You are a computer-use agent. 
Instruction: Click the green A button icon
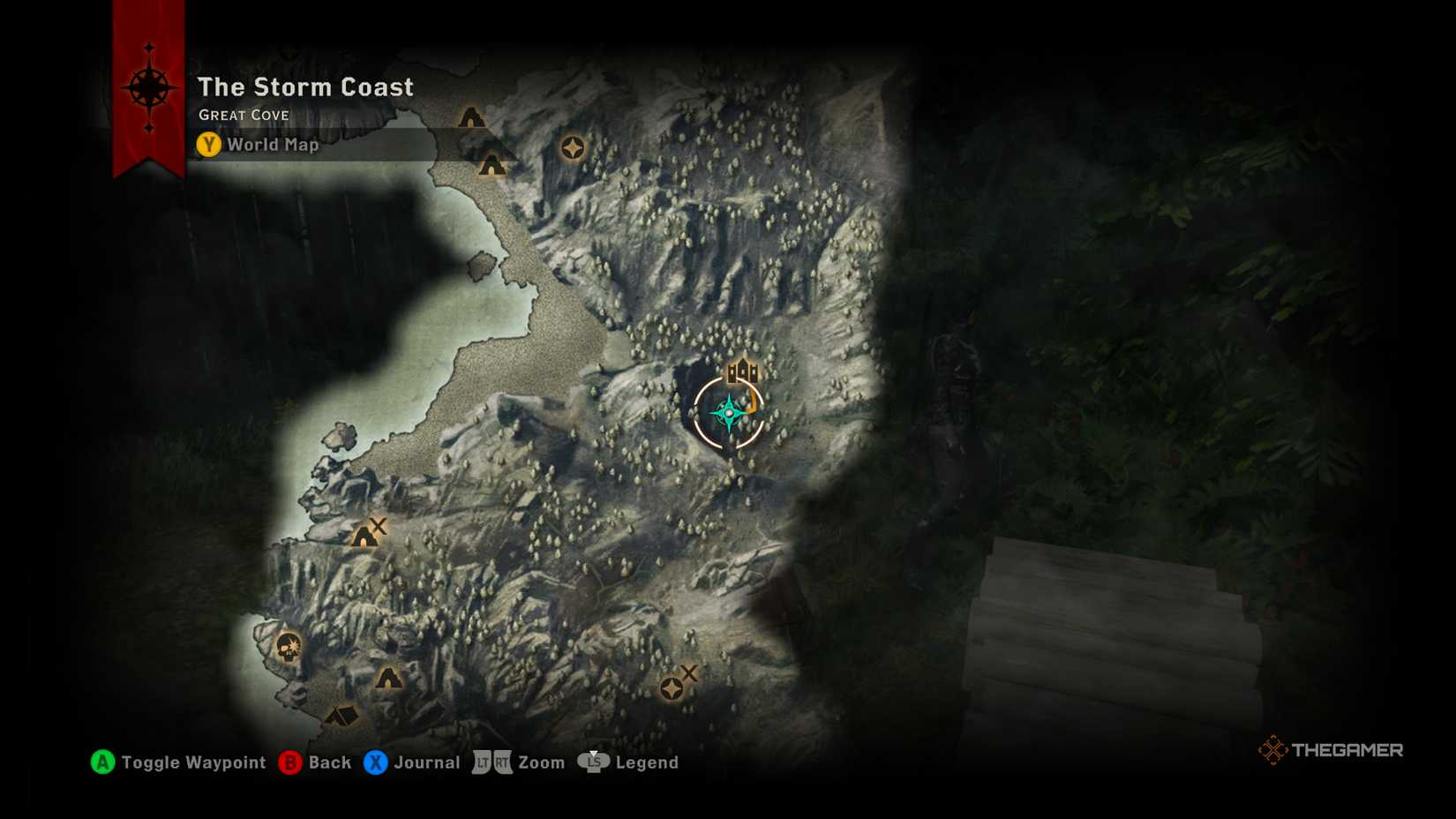pyautogui.click(x=102, y=763)
